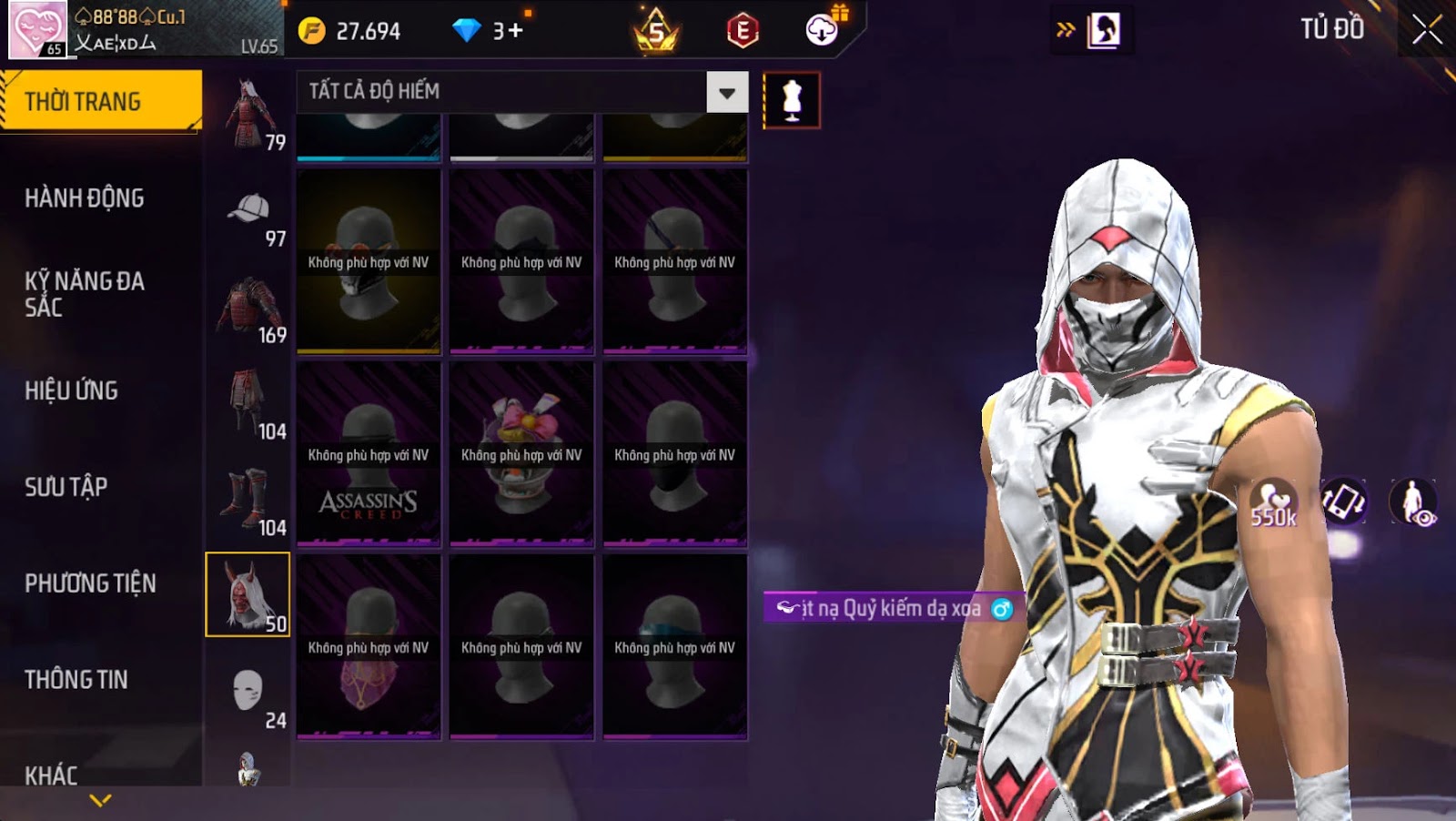Open the player profile avatar

point(37,29)
